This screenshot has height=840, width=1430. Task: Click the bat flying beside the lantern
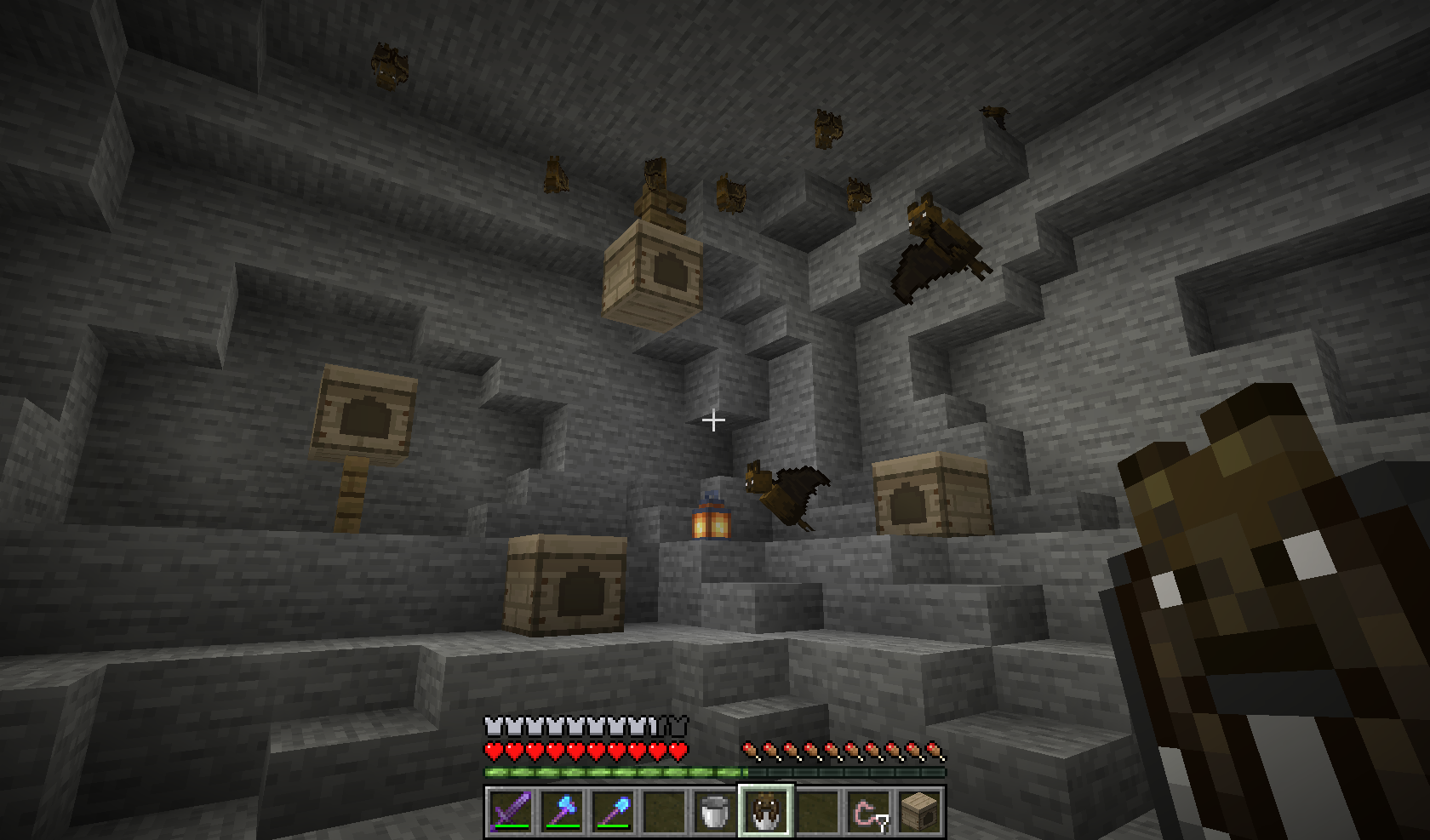pos(783,494)
